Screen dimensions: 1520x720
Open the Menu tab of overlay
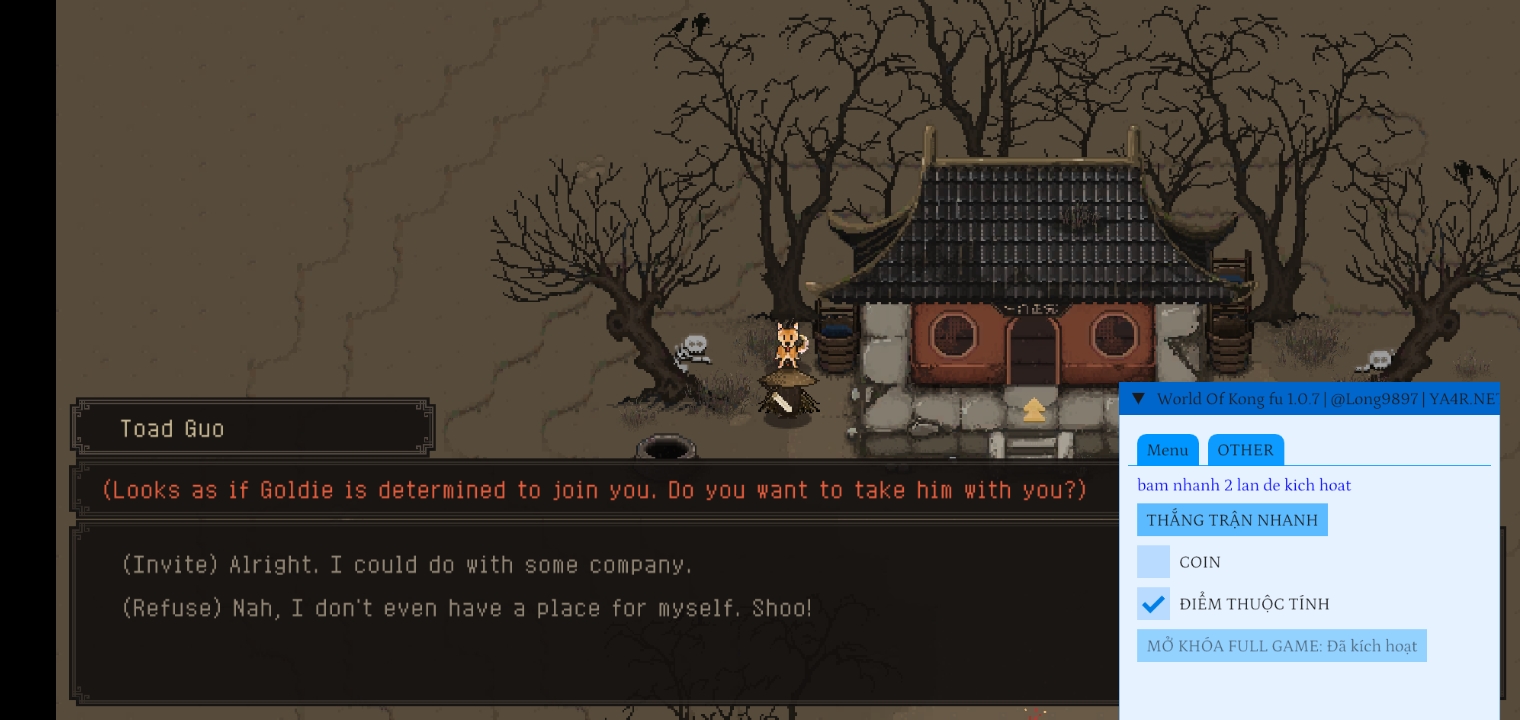click(1167, 450)
